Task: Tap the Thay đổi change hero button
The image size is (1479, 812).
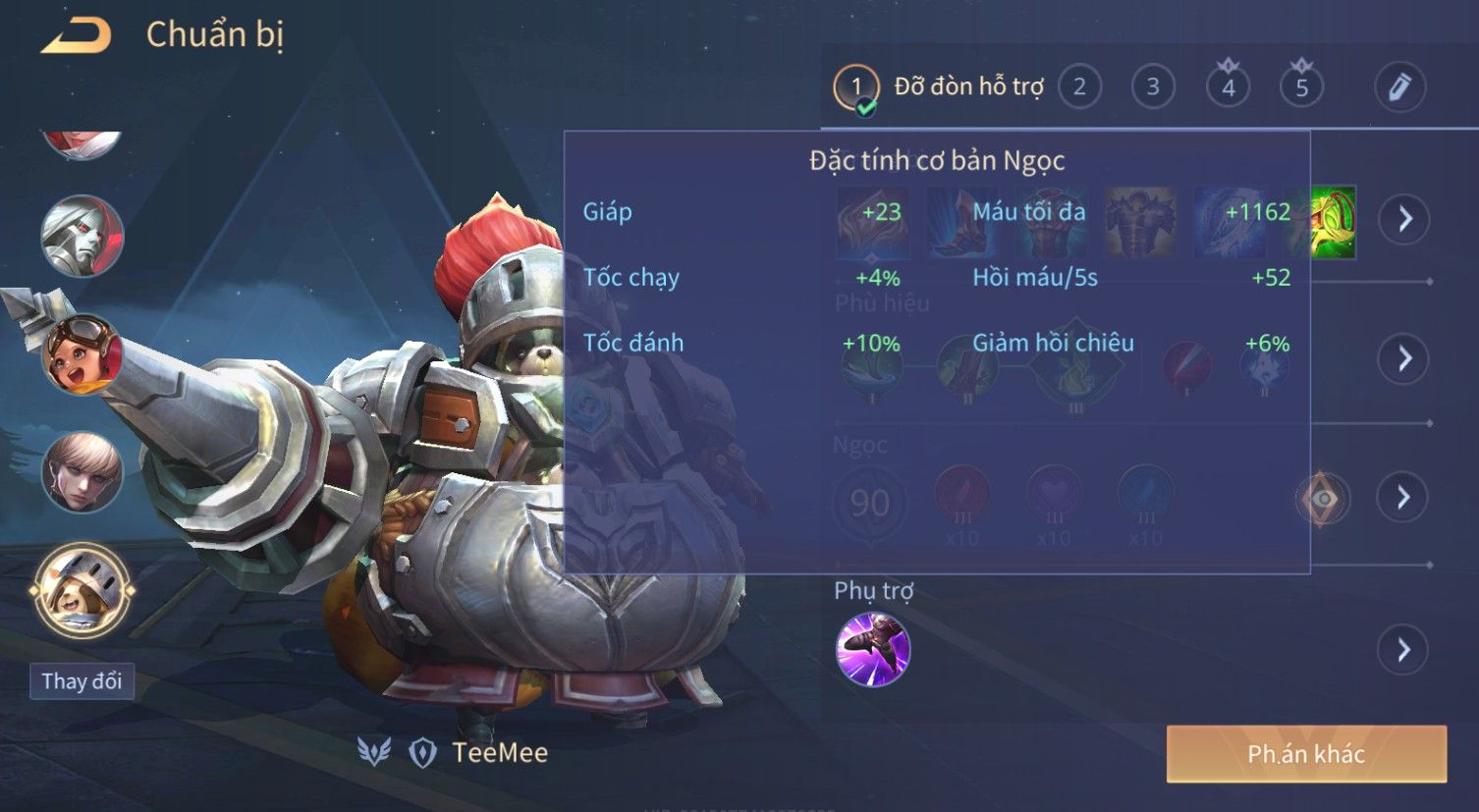Action: pyautogui.click(x=82, y=681)
